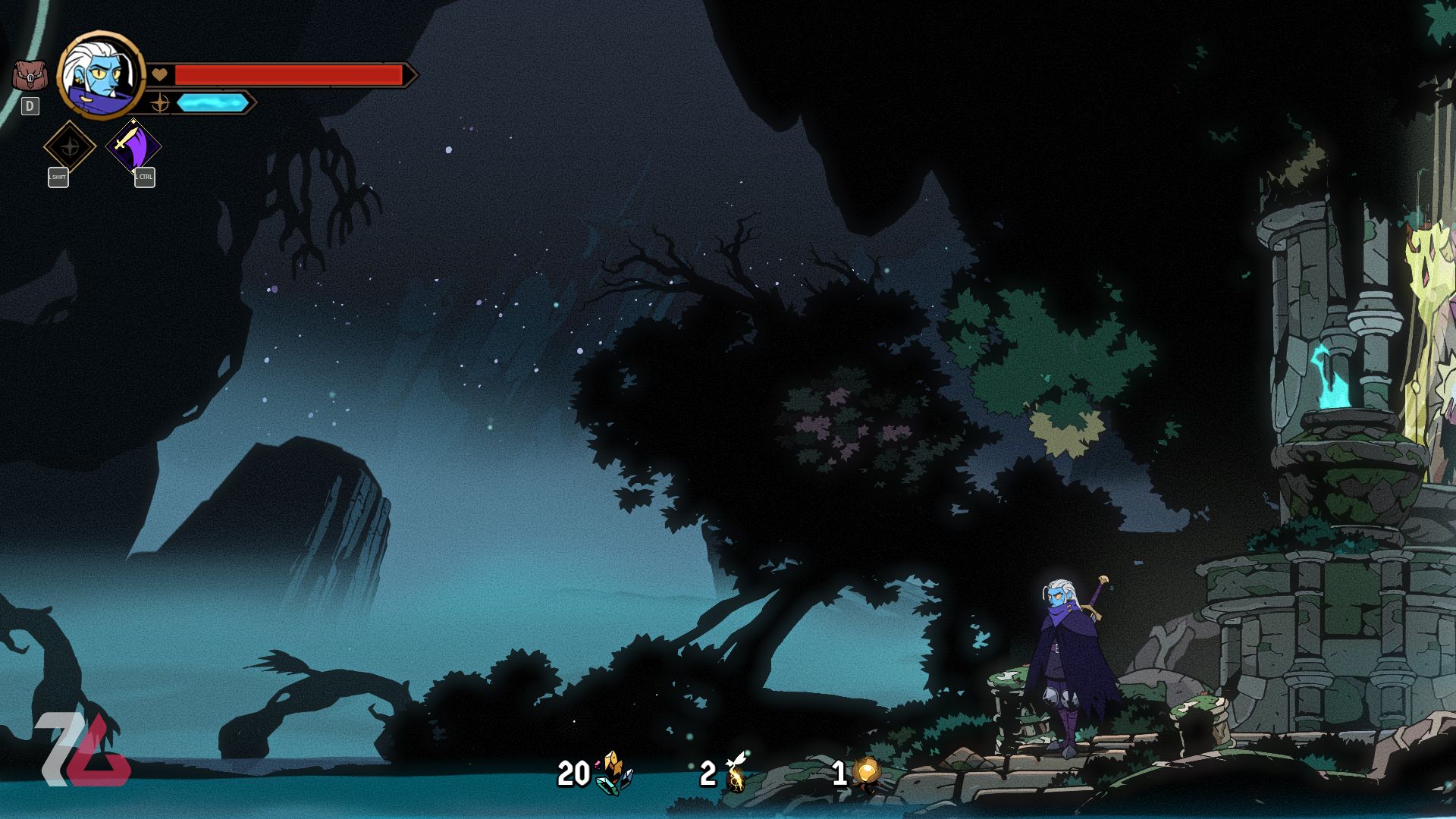Click the blue-skinned hero portrait
Viewport: 1456px width, 819px height.
[x=100, y=76]
